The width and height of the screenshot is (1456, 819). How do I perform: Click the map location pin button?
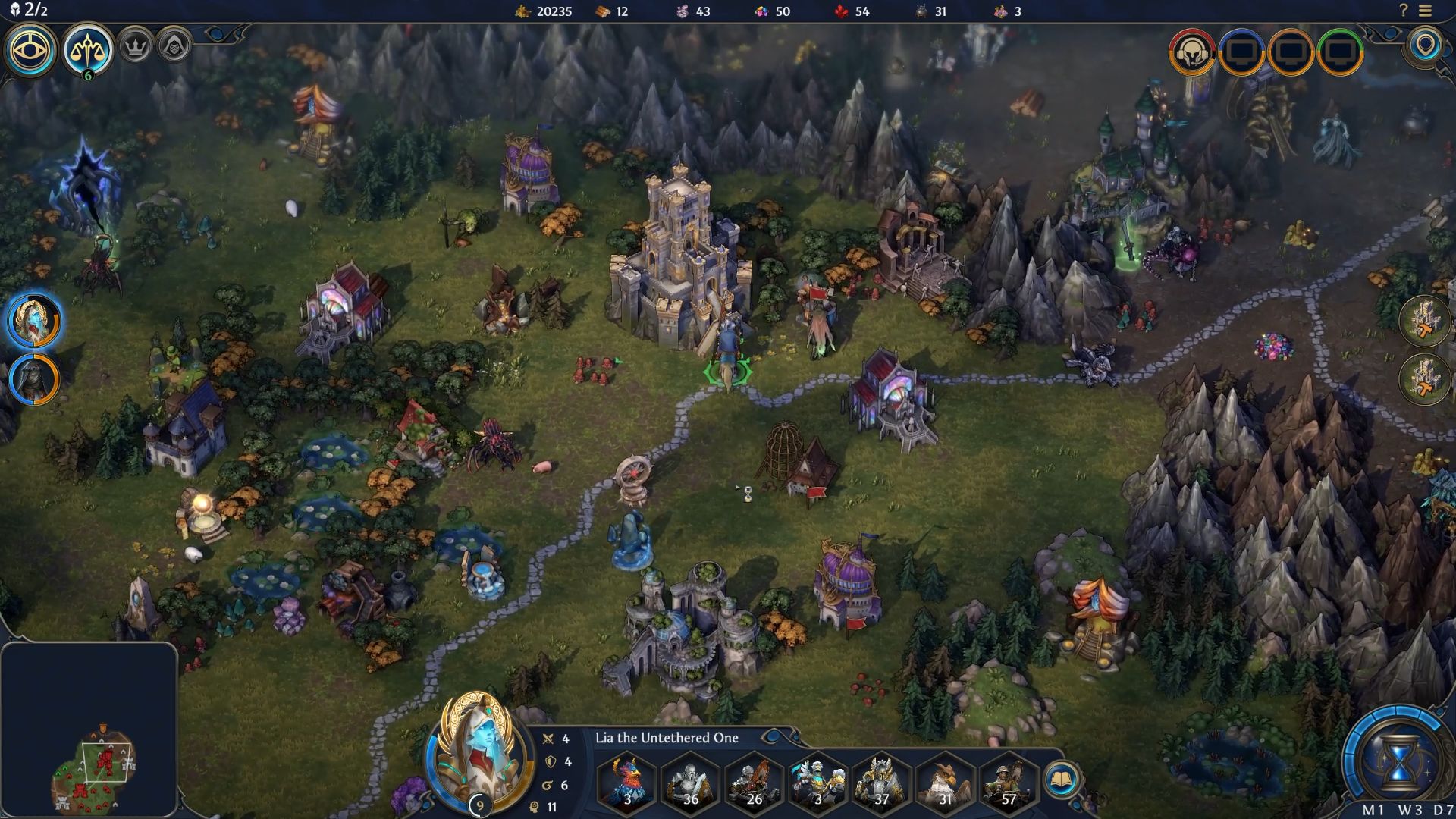[1426, 46]
